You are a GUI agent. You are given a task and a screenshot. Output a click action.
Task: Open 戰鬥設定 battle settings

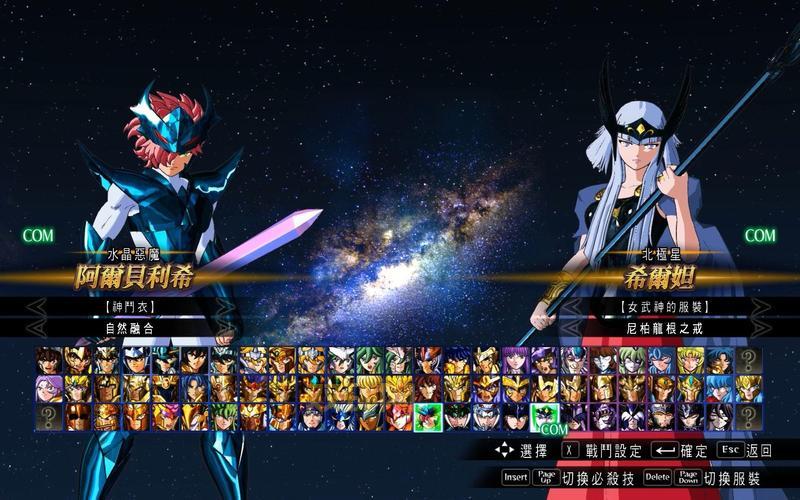[x=602, y=451]
